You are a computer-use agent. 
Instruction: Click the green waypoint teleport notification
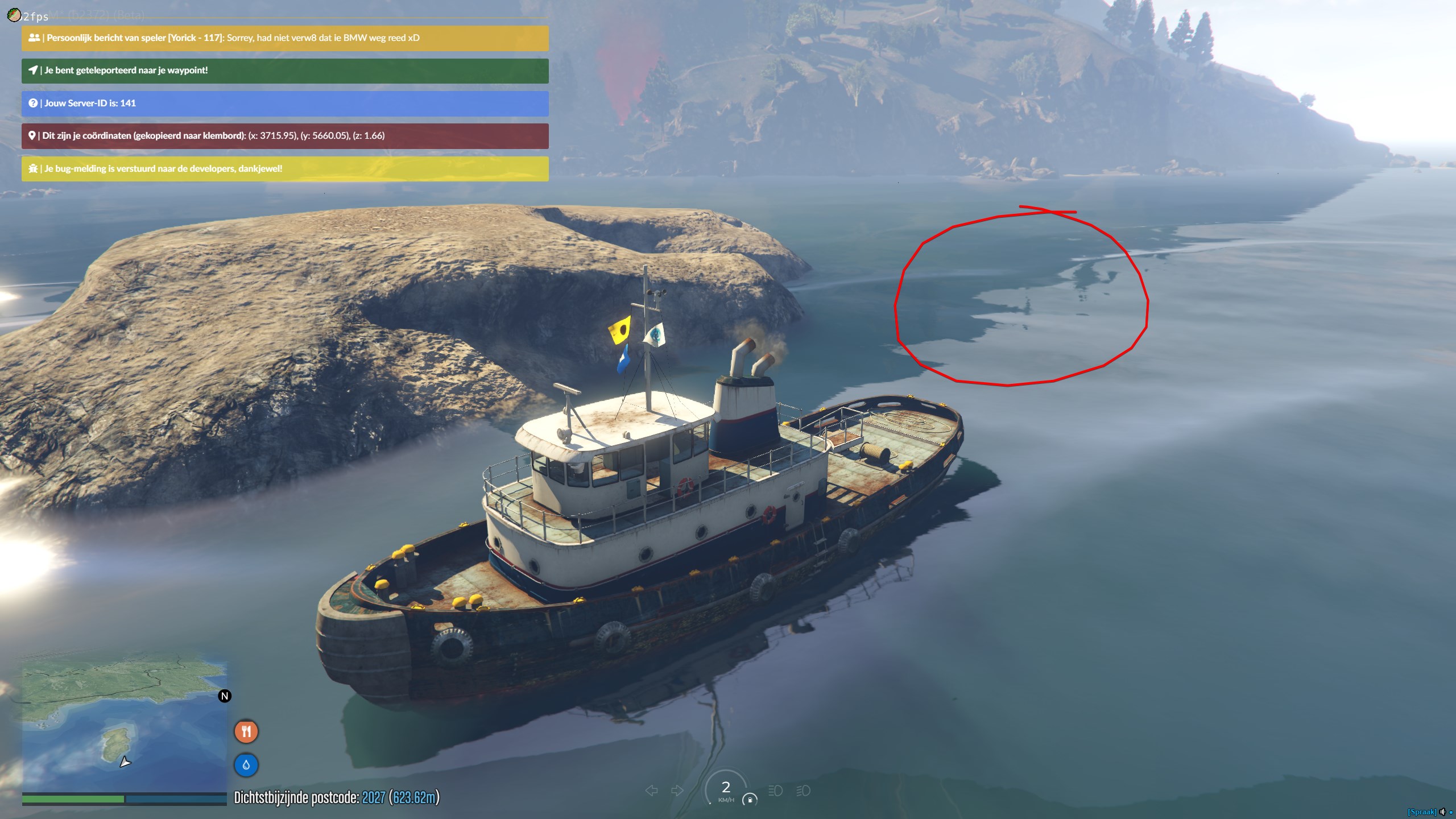(285, 71)
